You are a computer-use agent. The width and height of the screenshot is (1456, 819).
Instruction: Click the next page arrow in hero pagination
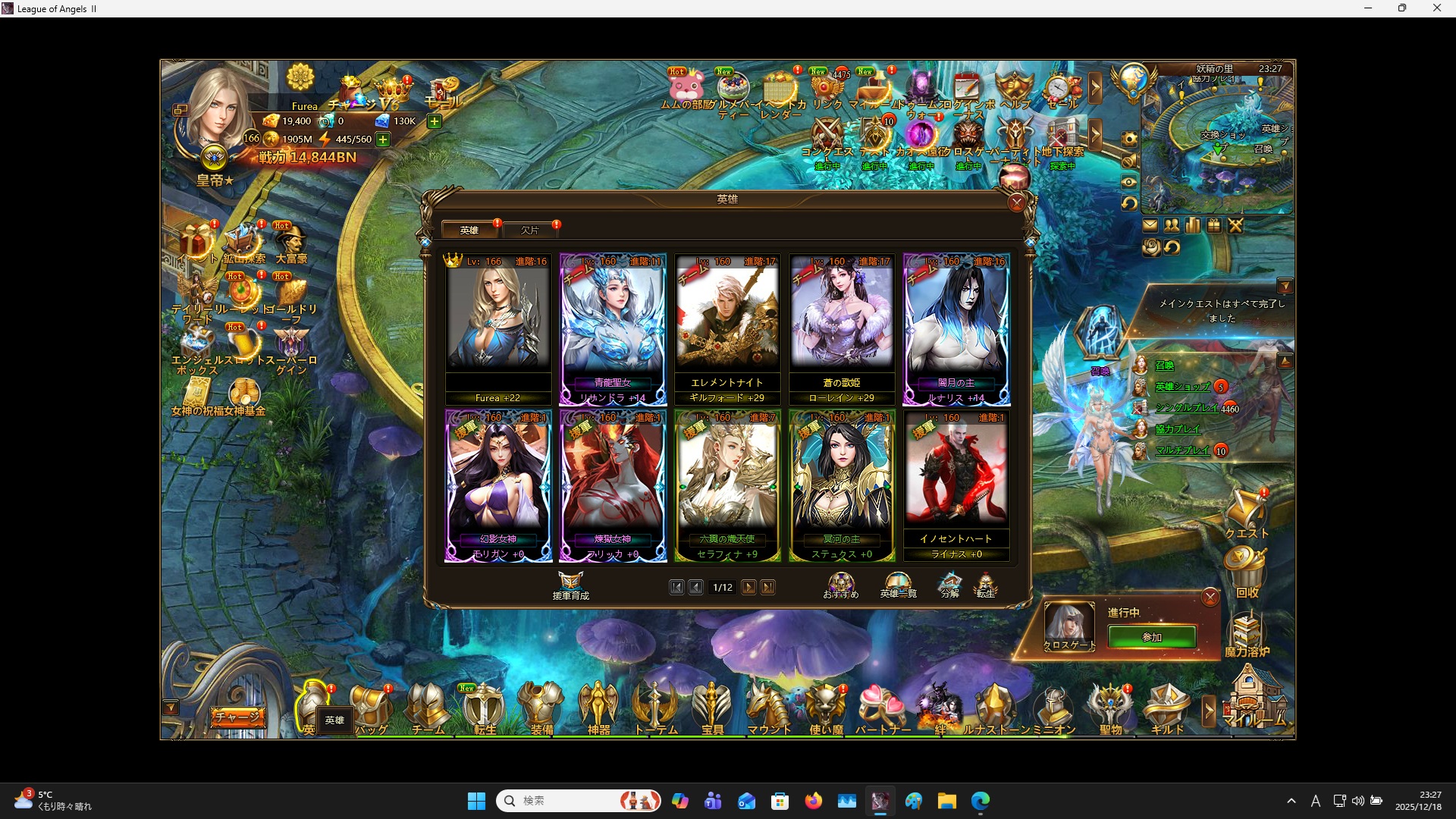point(749,587)
